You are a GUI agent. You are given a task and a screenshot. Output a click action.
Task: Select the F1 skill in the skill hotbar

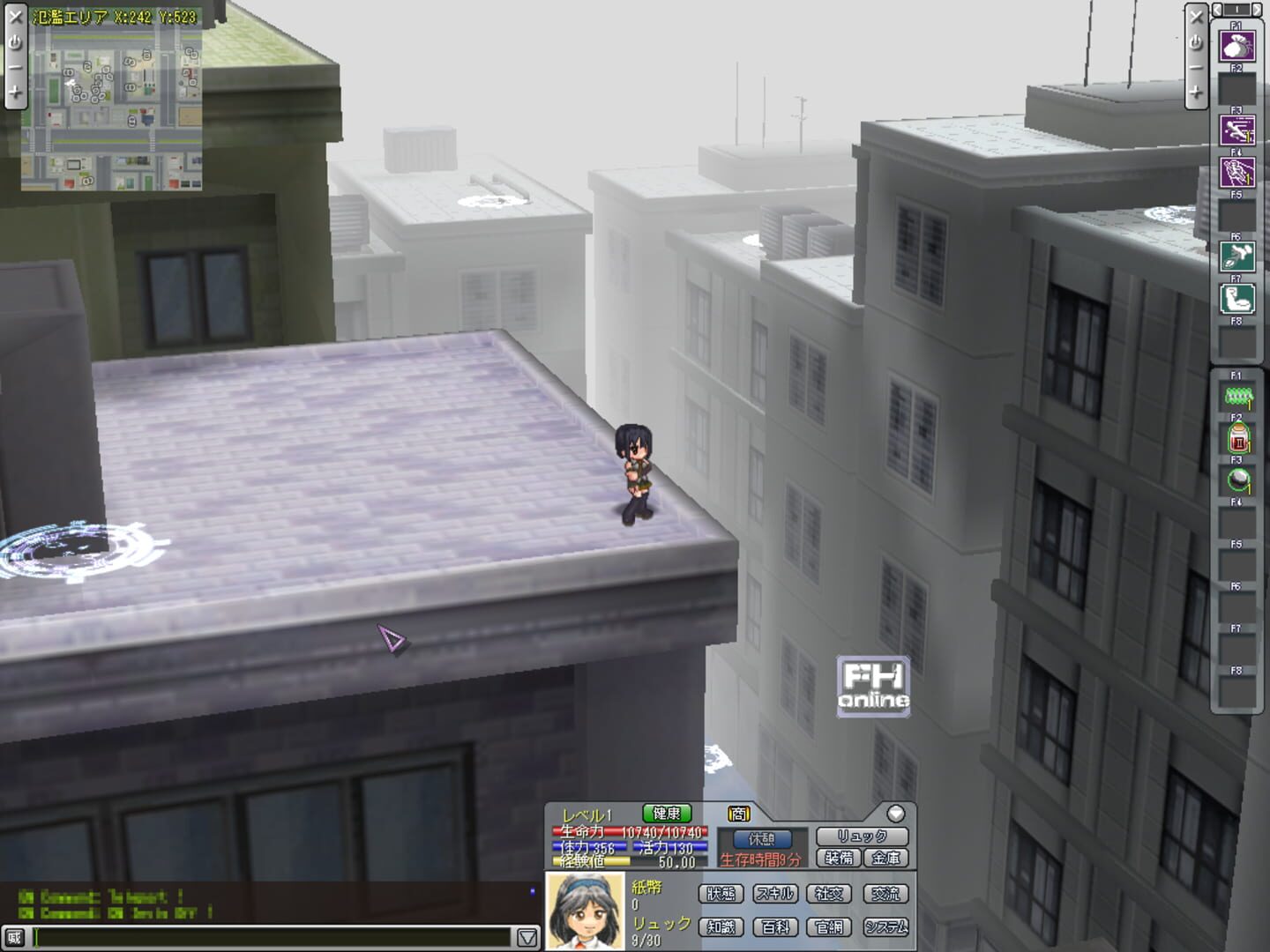(1237, 46)
